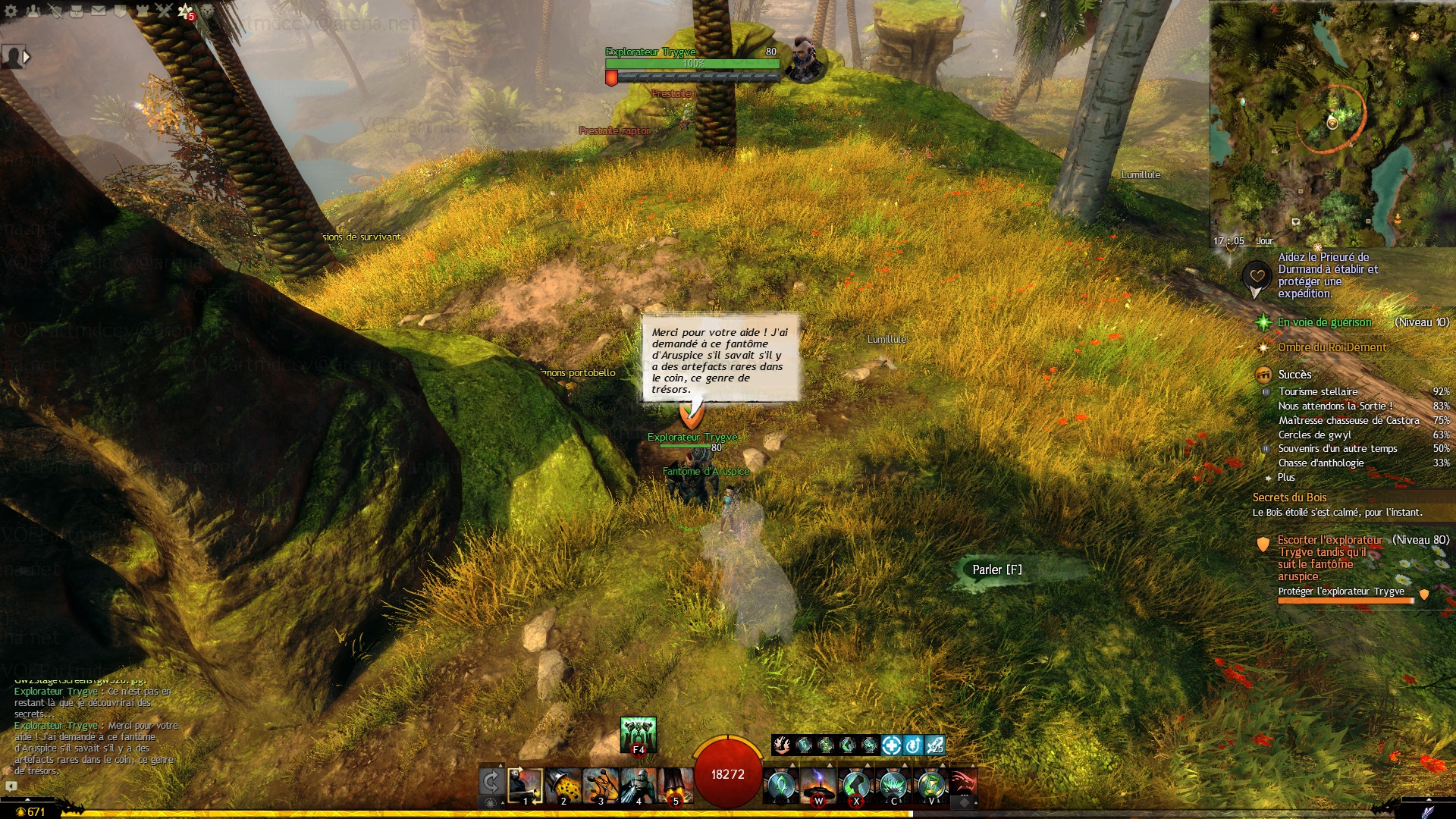Open the game menu gear icon
Image resolution: width=1456 pixels, height=819 pixels.
tap(11, 11)
